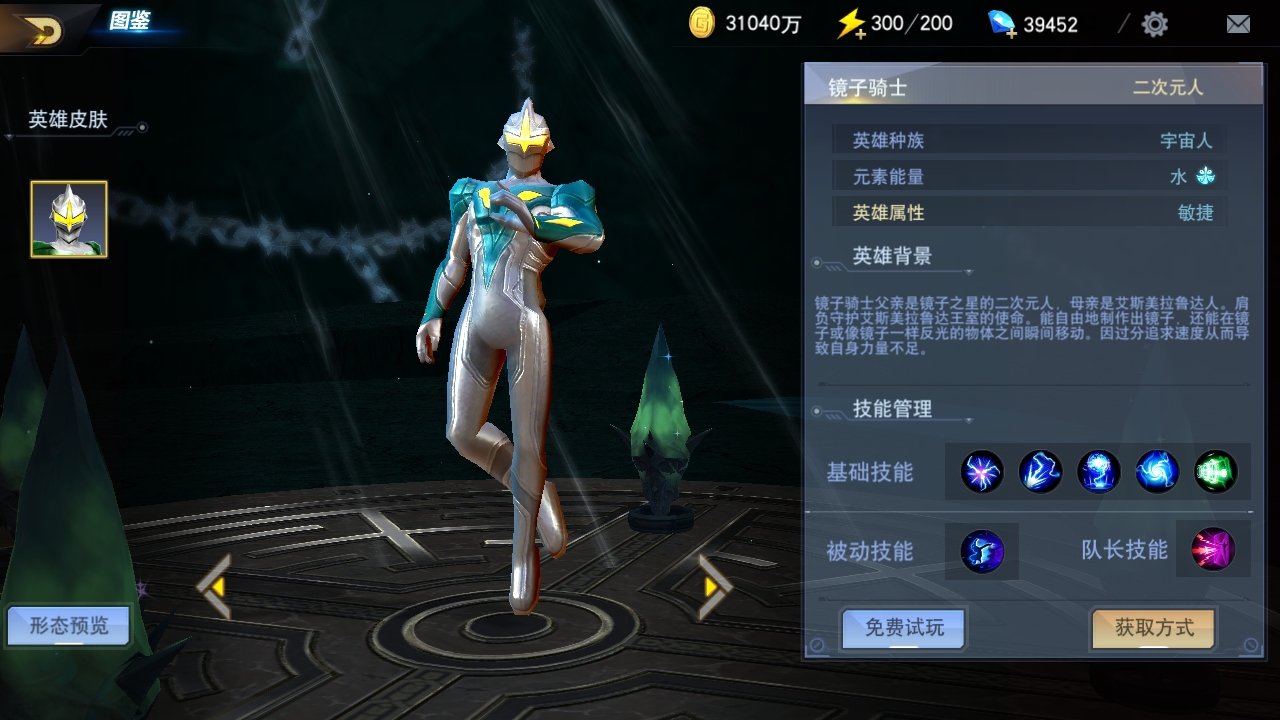Select the Mirror Knight skin thumbnail
Screen dimensions: 1280x720
point(69,219)
